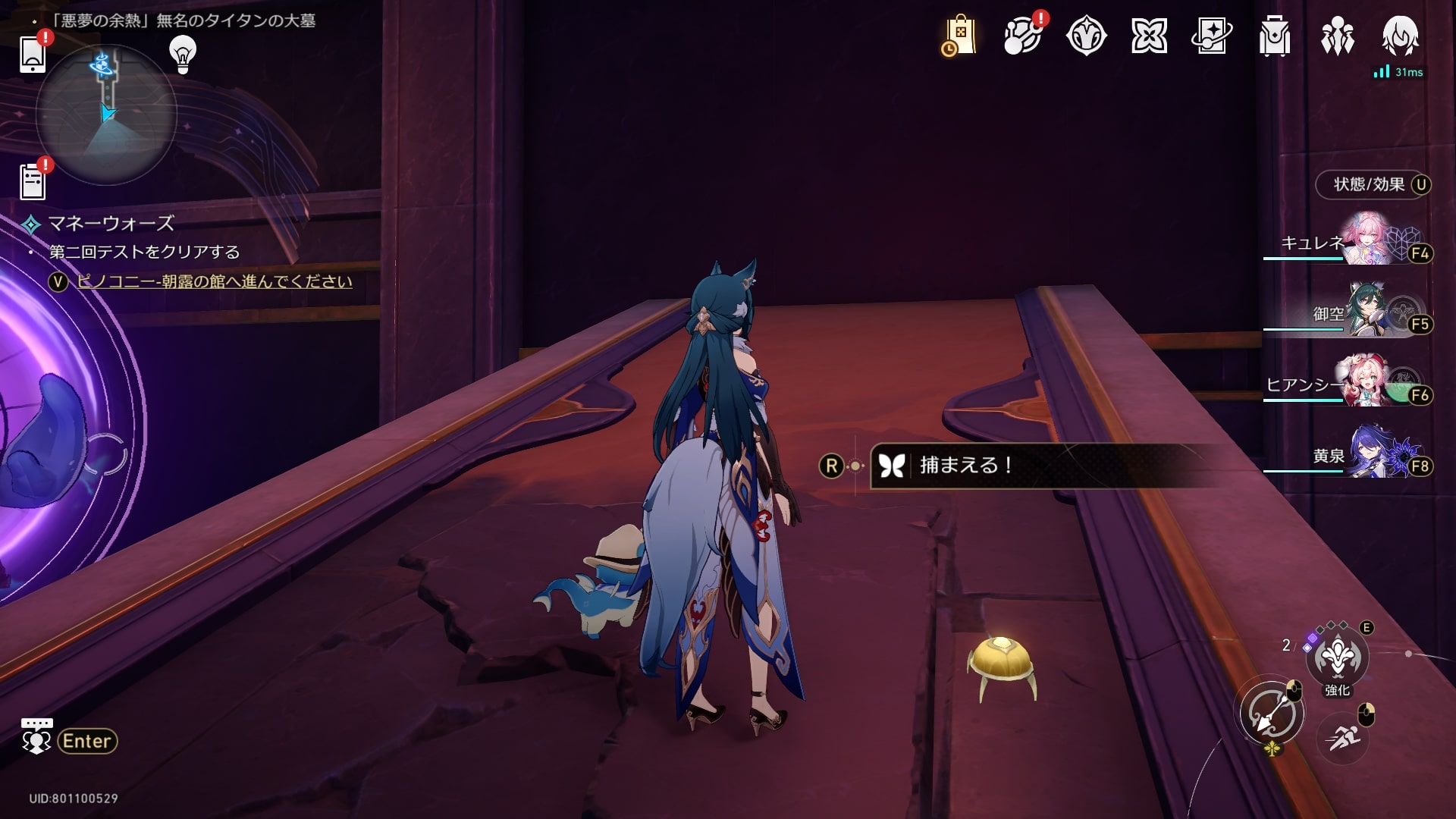Open the phone menu icon

(x=33, y=52)
